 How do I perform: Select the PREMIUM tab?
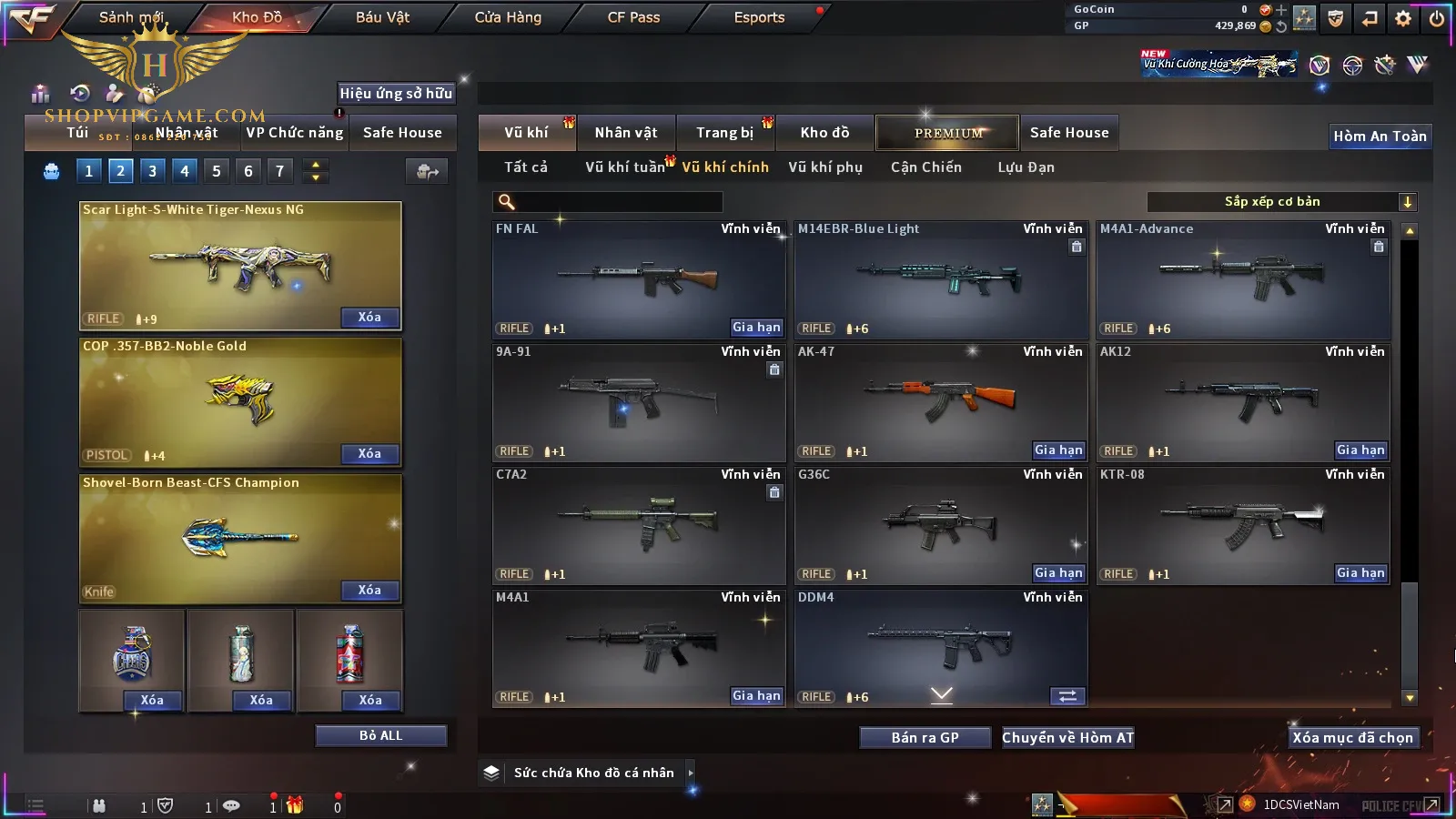947,133
